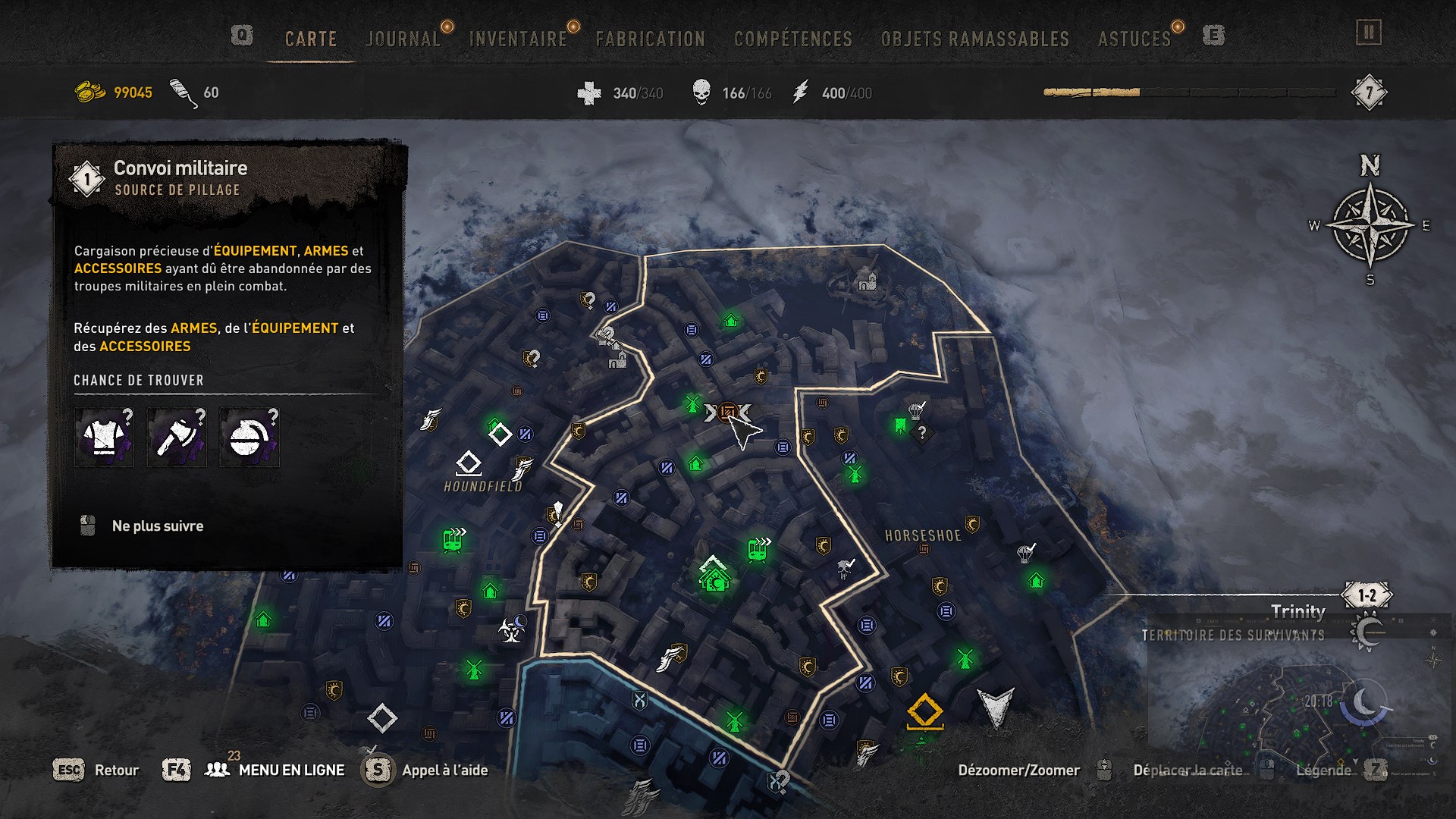Open the Inventaire tab
Image resolution: width=1456 pixels, height=819 pixels.
pos(518,39)
